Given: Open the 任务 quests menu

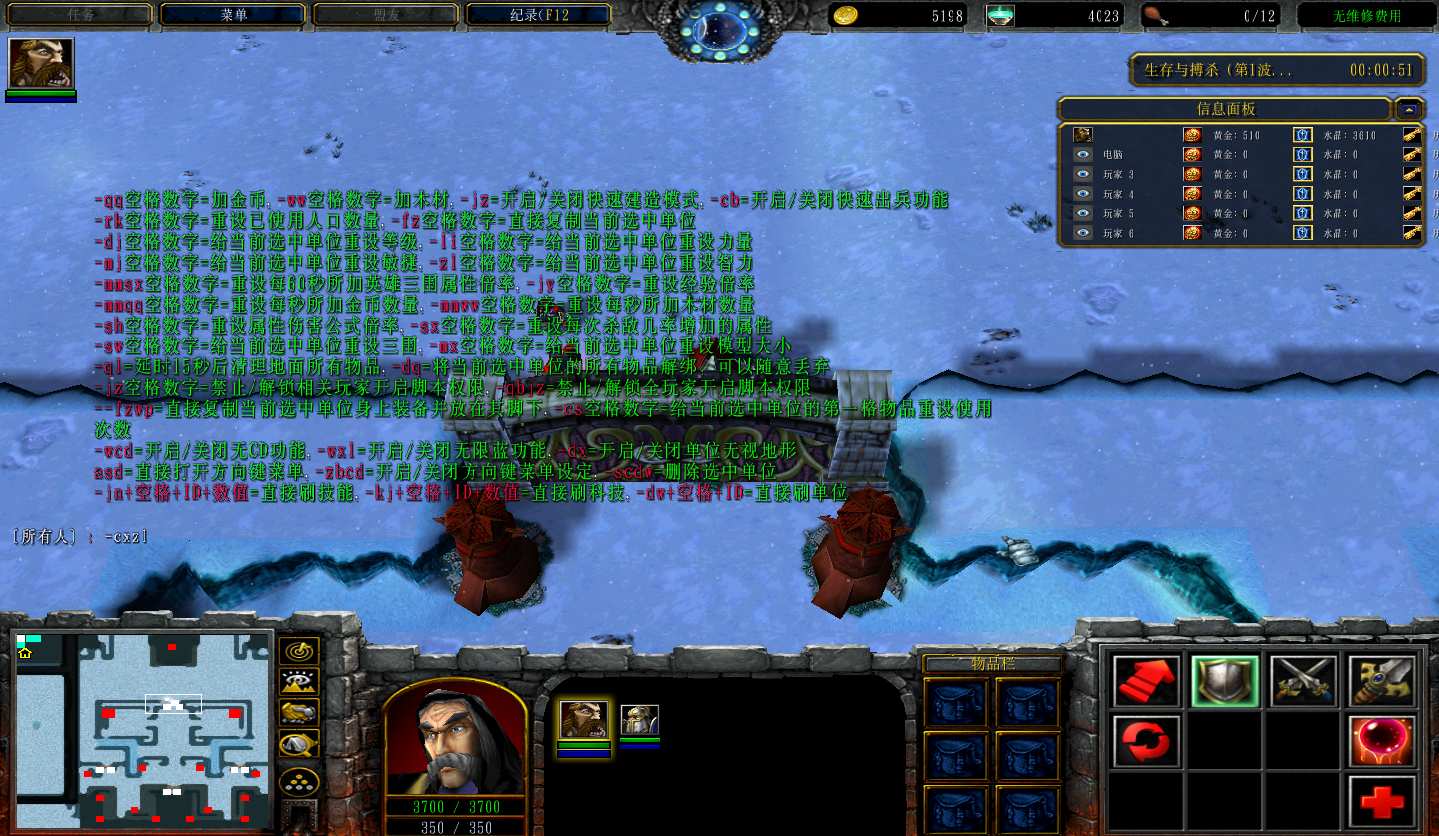Looking at the screenshot, I should [x=81, y=15].
